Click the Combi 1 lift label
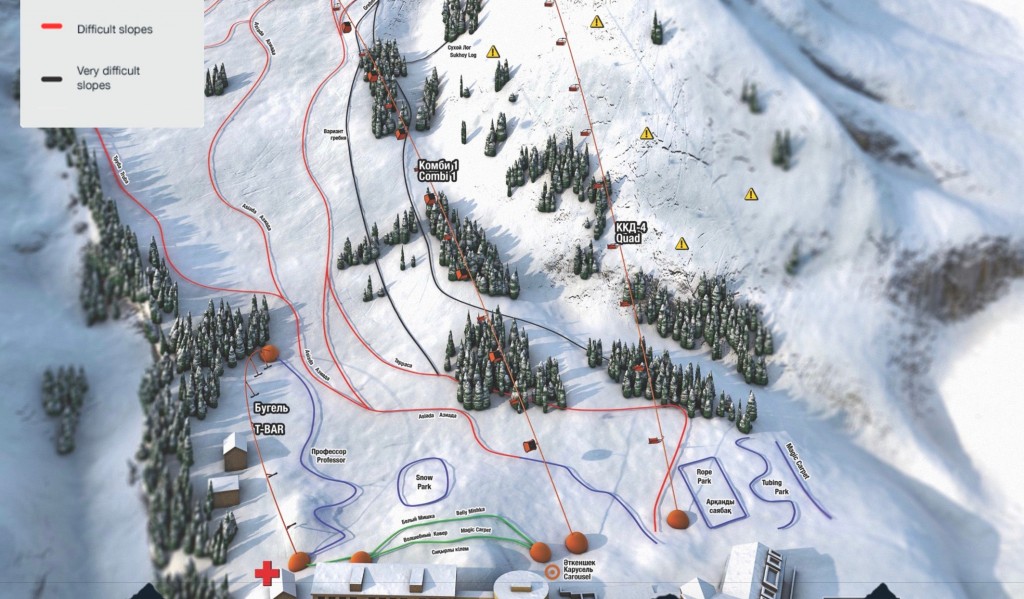Screen dimensions: 1024x599 click(x=437, y=171)
